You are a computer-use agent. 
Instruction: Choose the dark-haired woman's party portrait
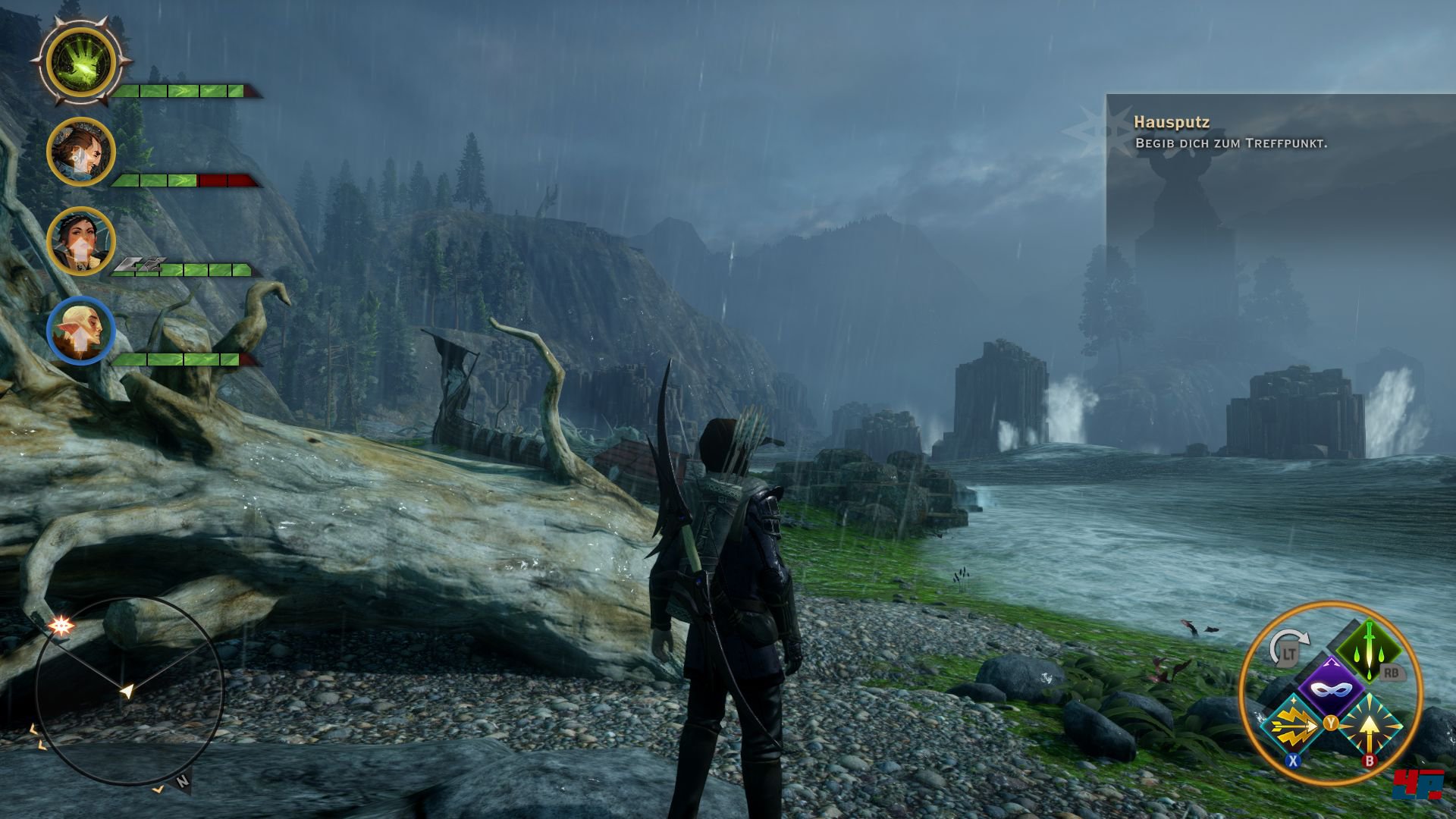(x=81, y=242)
